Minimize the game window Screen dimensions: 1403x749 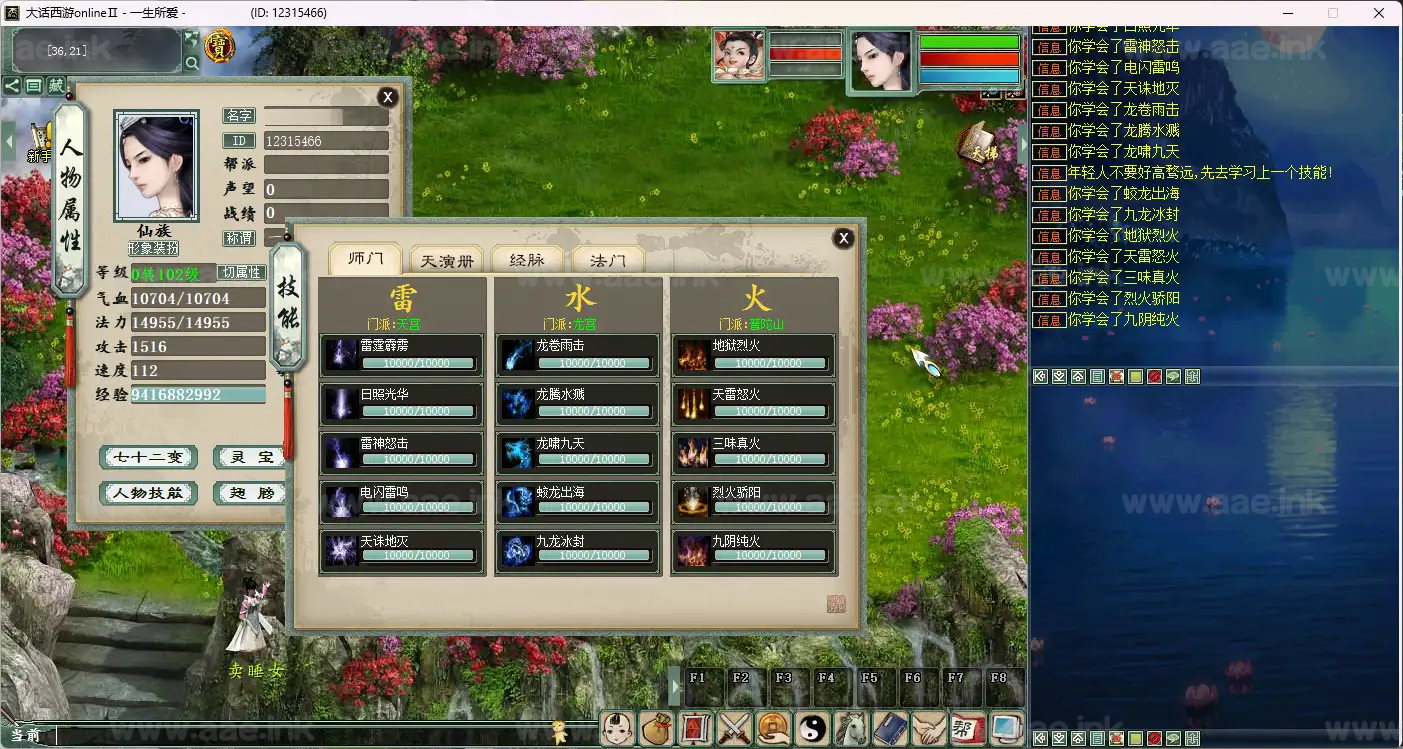pyautogui.click(x=1285, y=13)
